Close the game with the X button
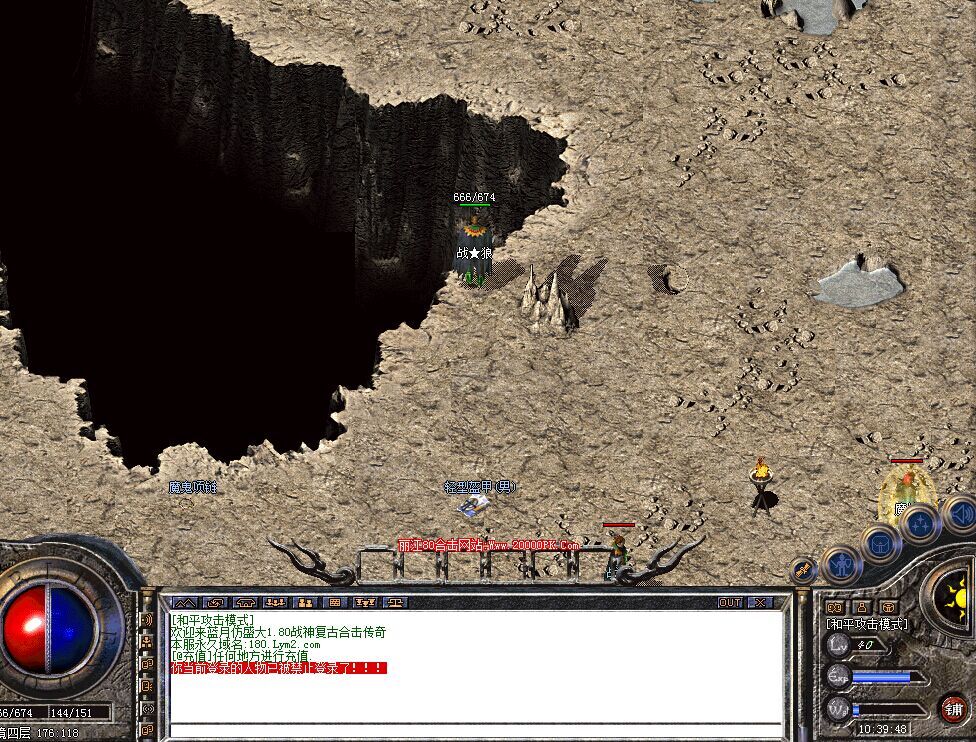 761,603
